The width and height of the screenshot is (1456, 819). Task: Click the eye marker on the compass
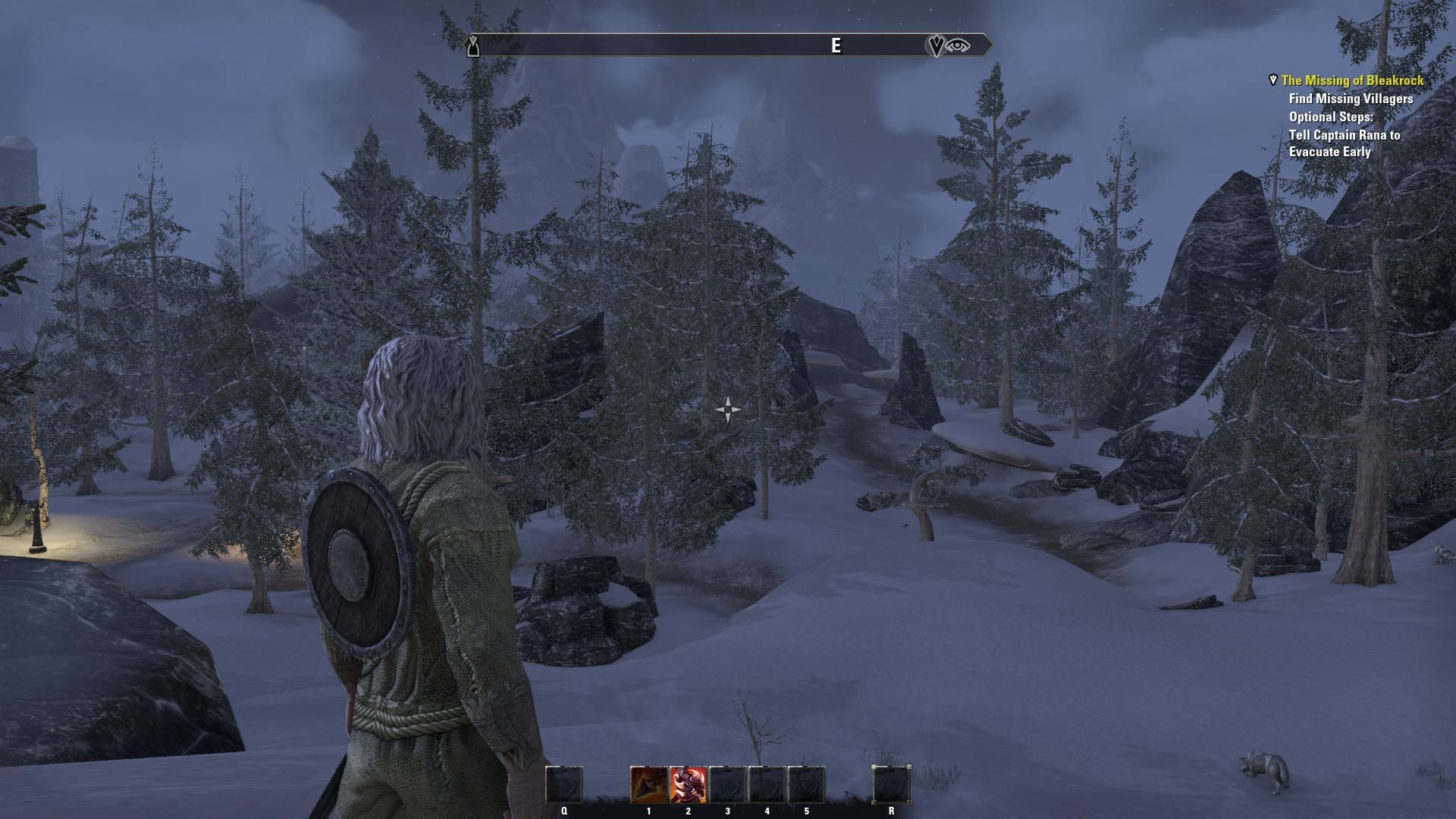(x=959, y=45)
